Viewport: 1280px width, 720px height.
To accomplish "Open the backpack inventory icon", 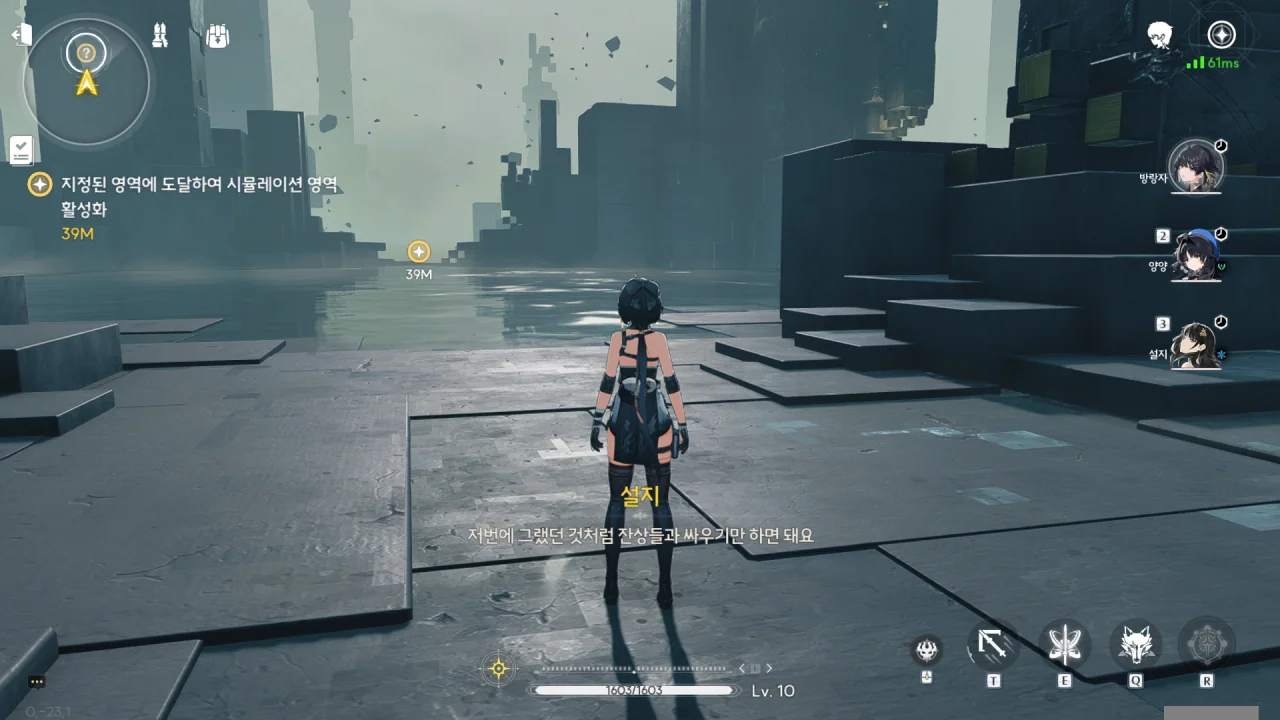I will point(218,37).
